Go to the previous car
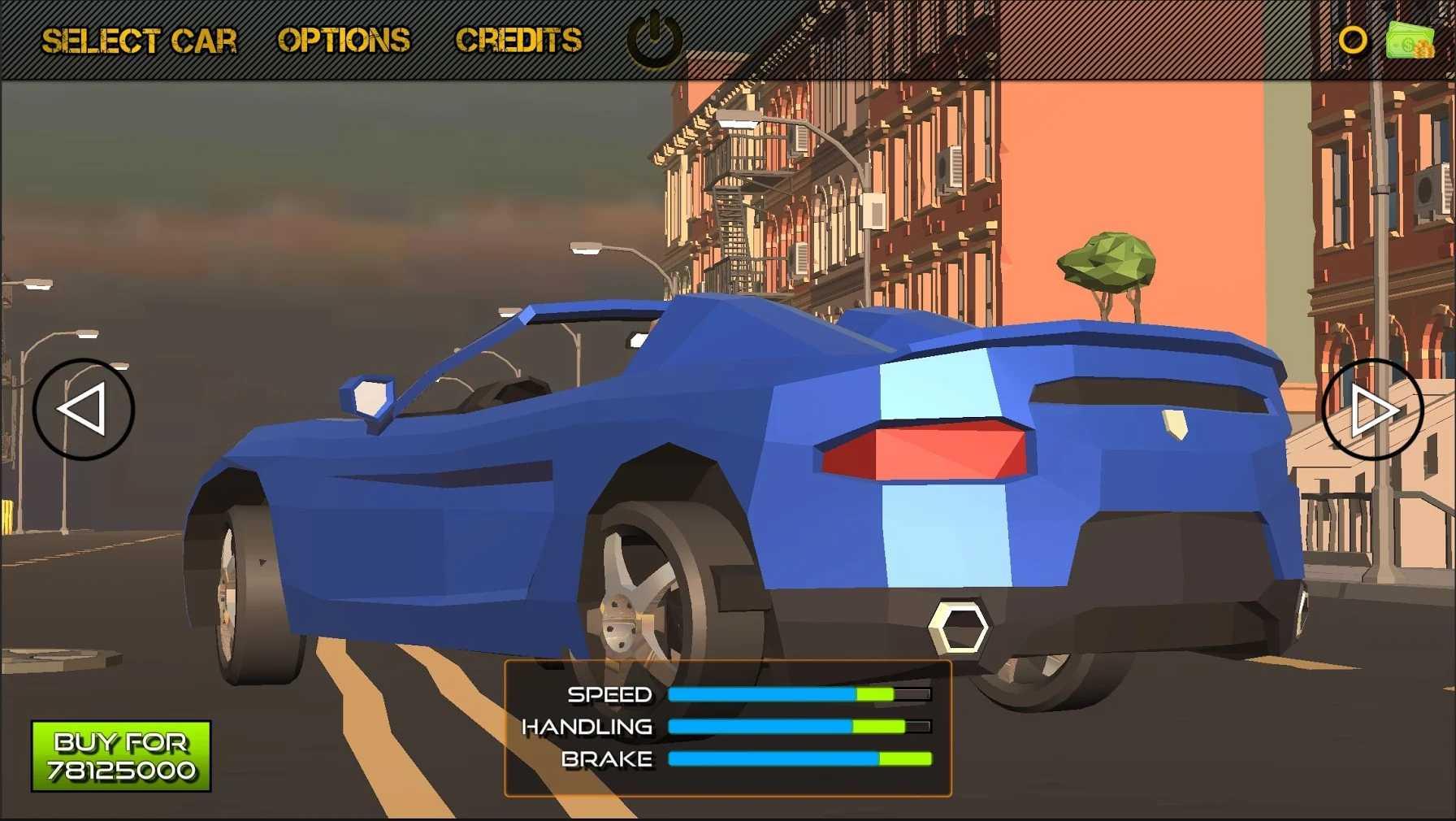The height and width of the screenshot is (821, 1456). point(84,409)
